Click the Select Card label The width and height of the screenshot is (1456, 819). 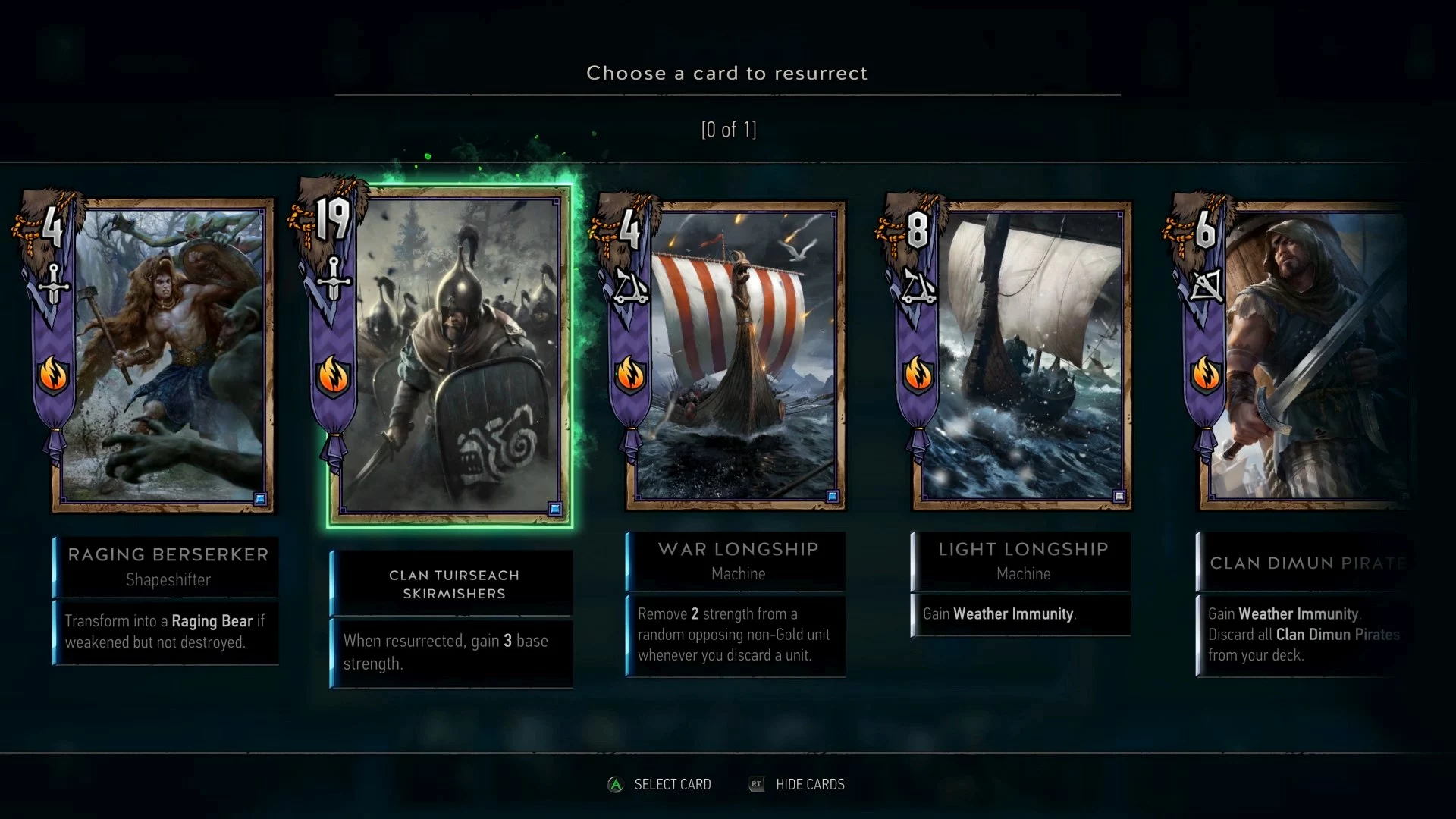672,784
